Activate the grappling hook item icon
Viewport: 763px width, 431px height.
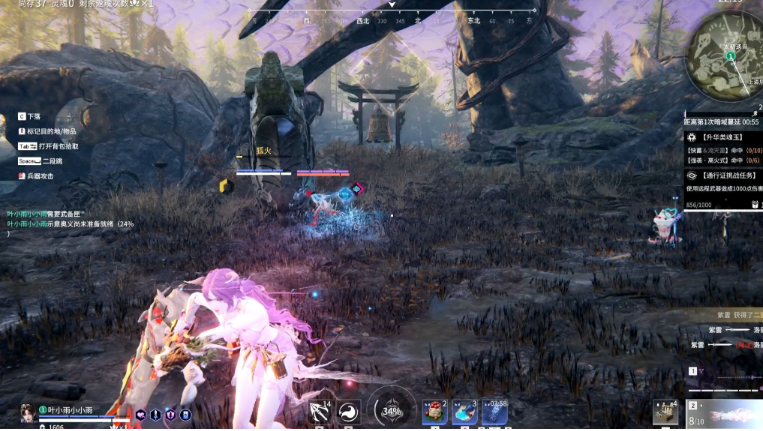320,412
